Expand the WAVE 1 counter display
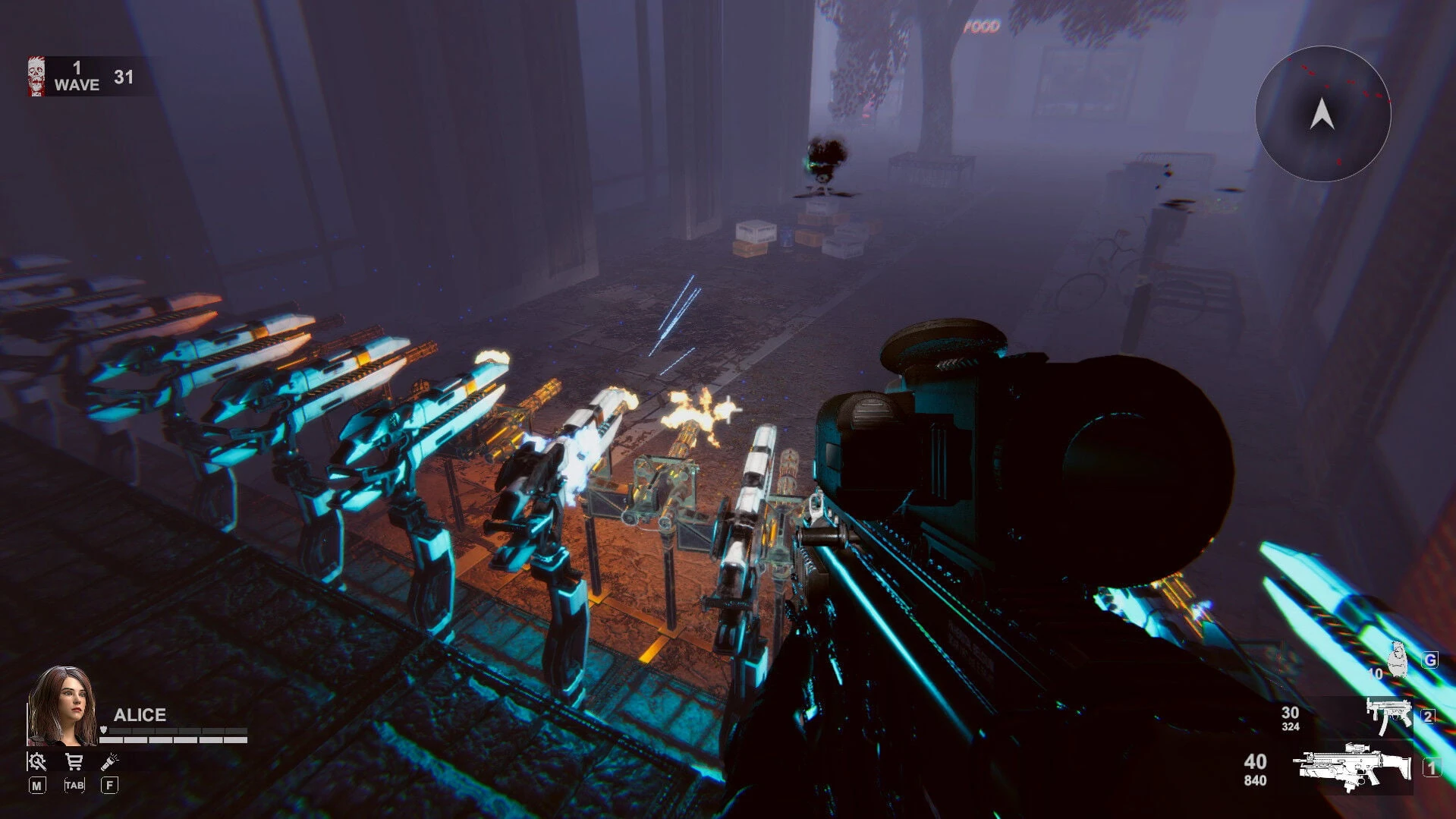This screenshot has width=1456, height=819. (76, 76)
